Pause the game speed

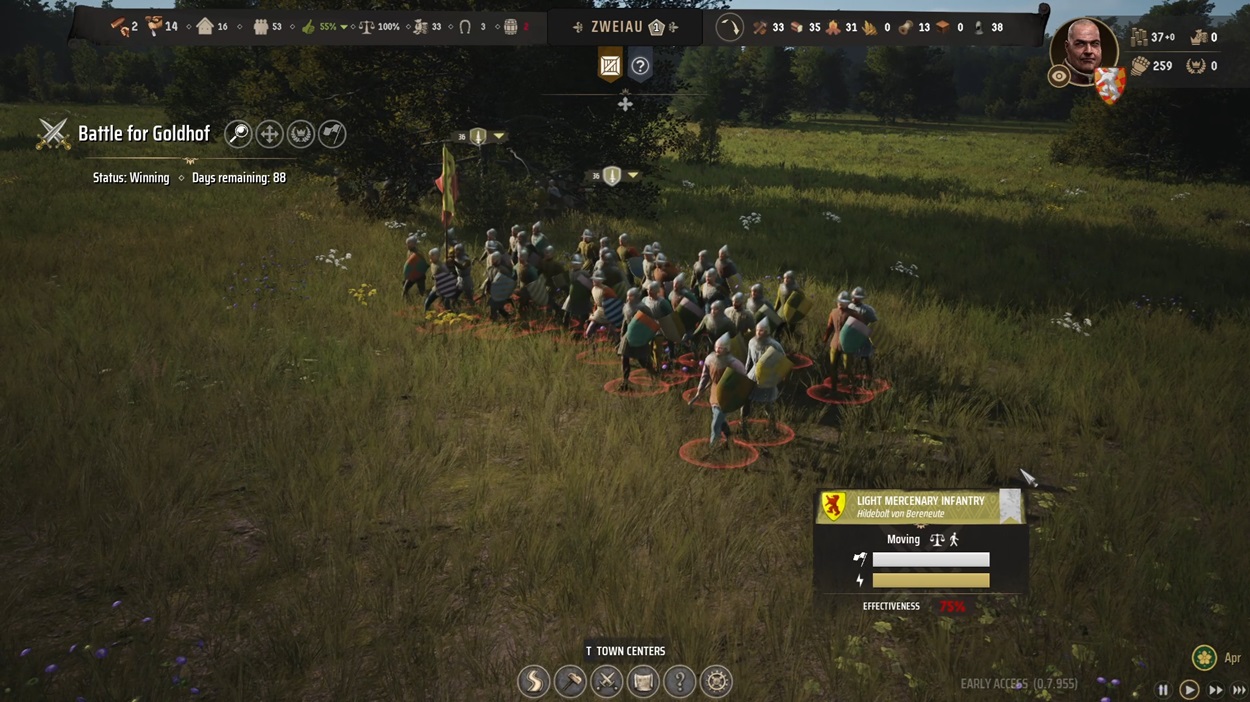[x=1163, y=690]
